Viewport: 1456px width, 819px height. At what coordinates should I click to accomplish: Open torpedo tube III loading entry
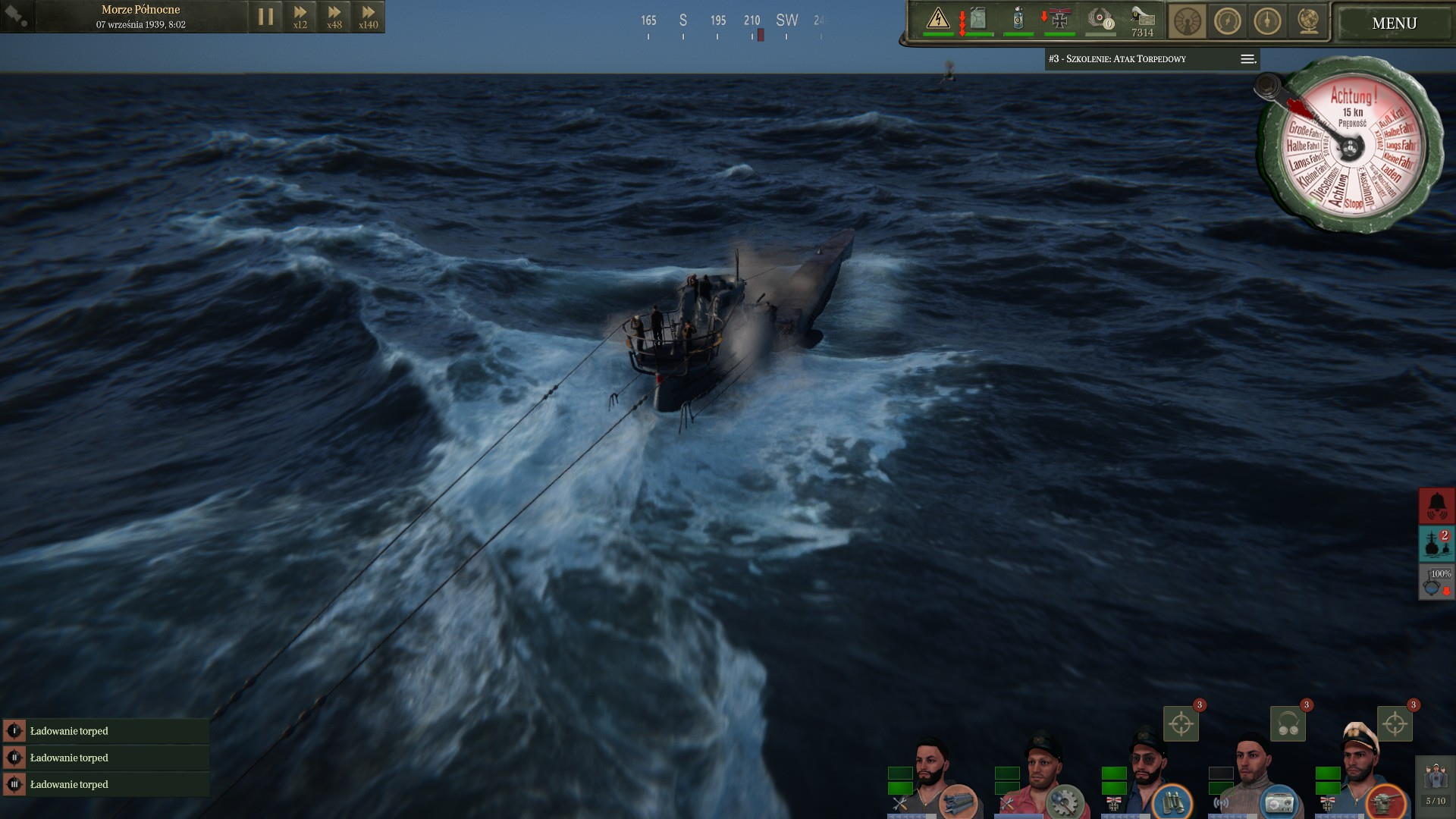pos(106,784)
